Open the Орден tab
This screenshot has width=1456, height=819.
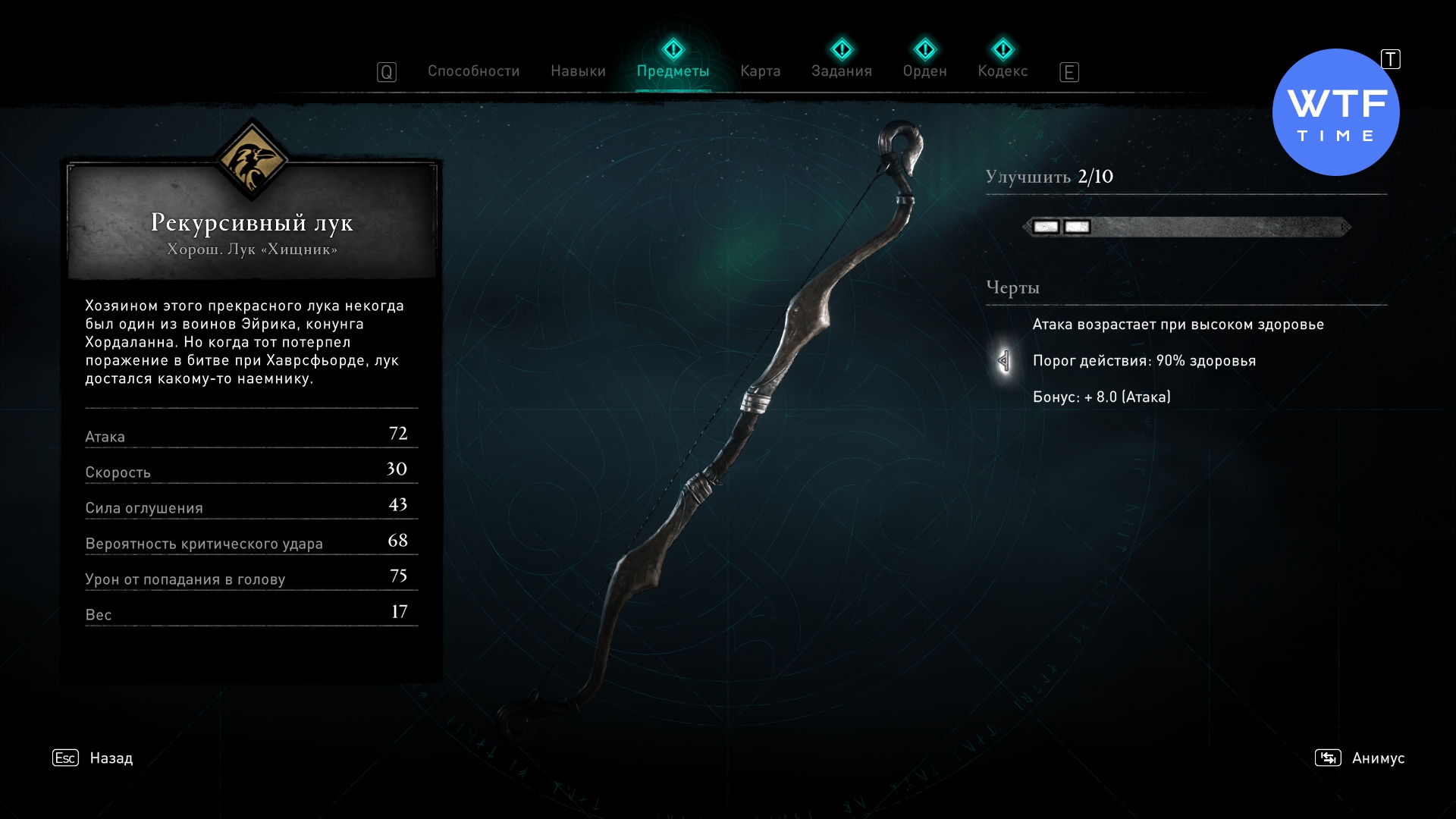[924, 71]
